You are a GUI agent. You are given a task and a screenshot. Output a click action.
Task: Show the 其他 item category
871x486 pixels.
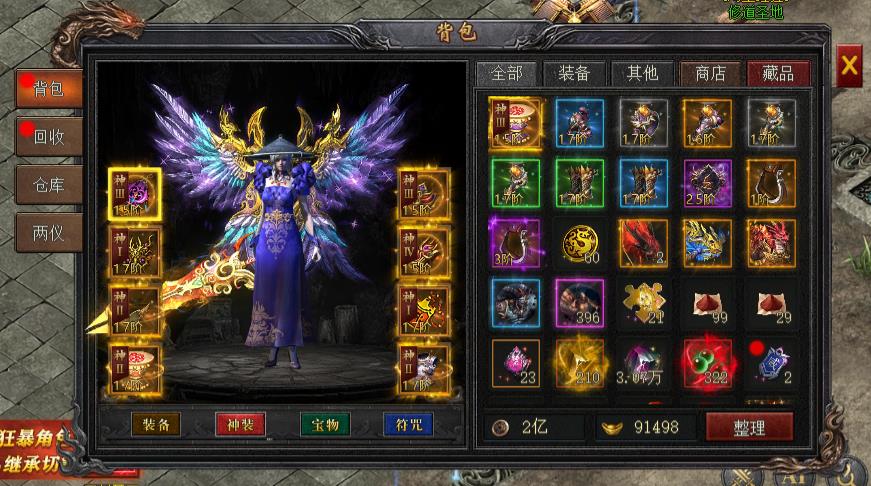[642, 73]
